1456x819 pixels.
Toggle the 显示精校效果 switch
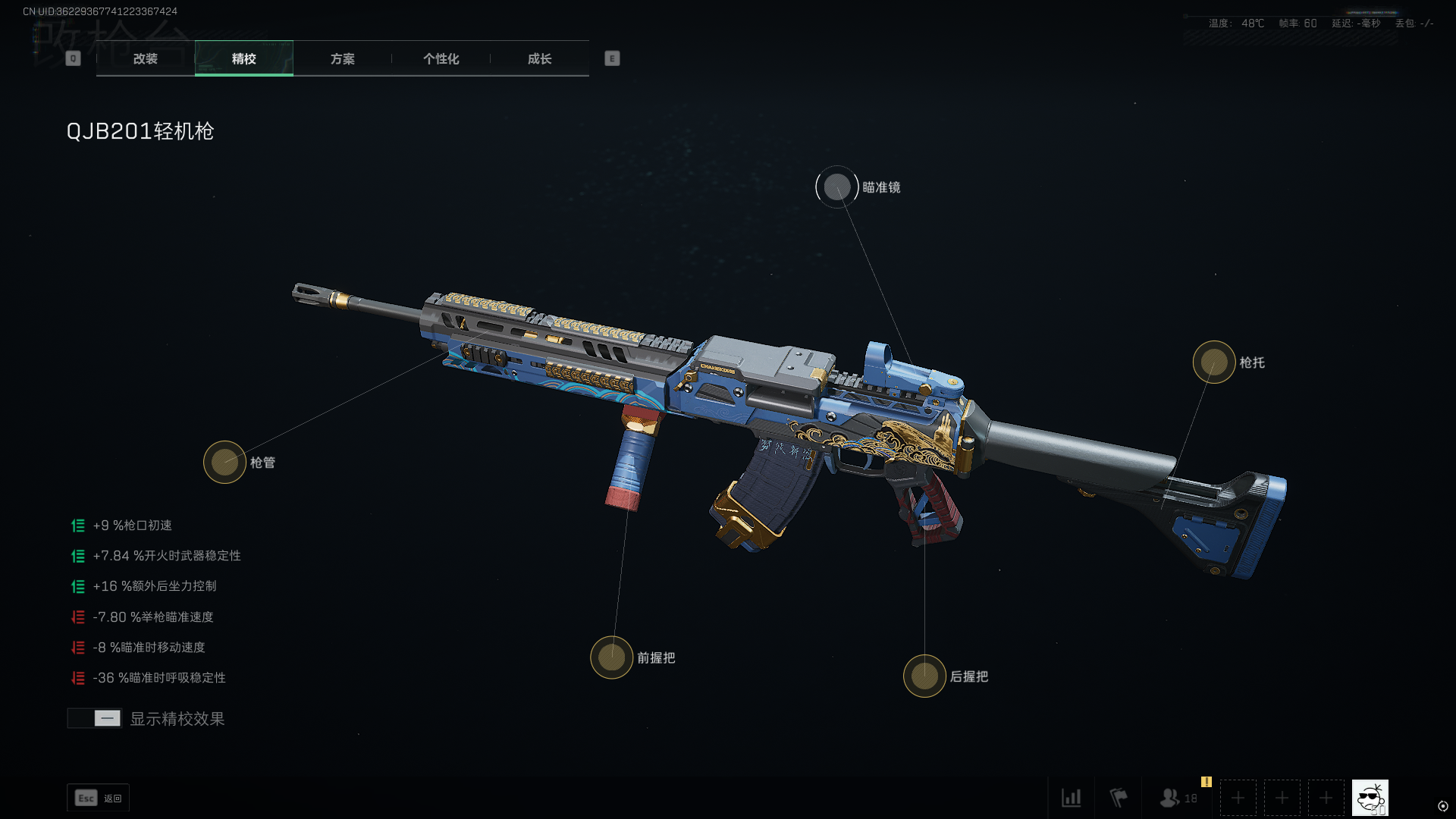click(x=95, y=718)
